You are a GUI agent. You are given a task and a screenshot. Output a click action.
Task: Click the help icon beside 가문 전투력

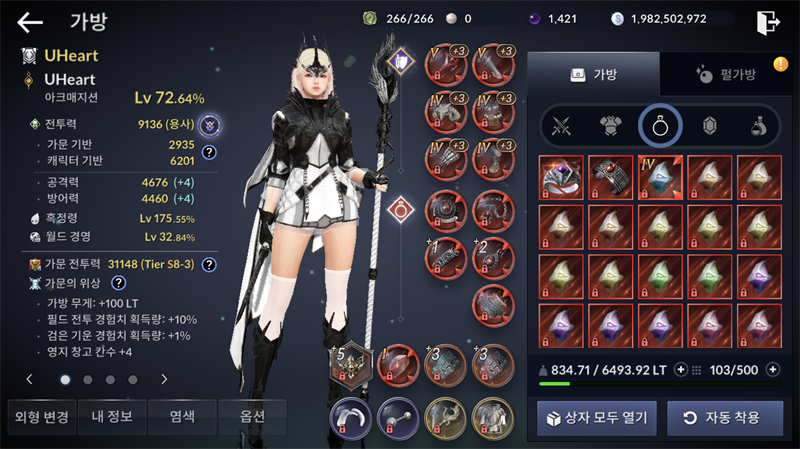click(x=209, y=265)
